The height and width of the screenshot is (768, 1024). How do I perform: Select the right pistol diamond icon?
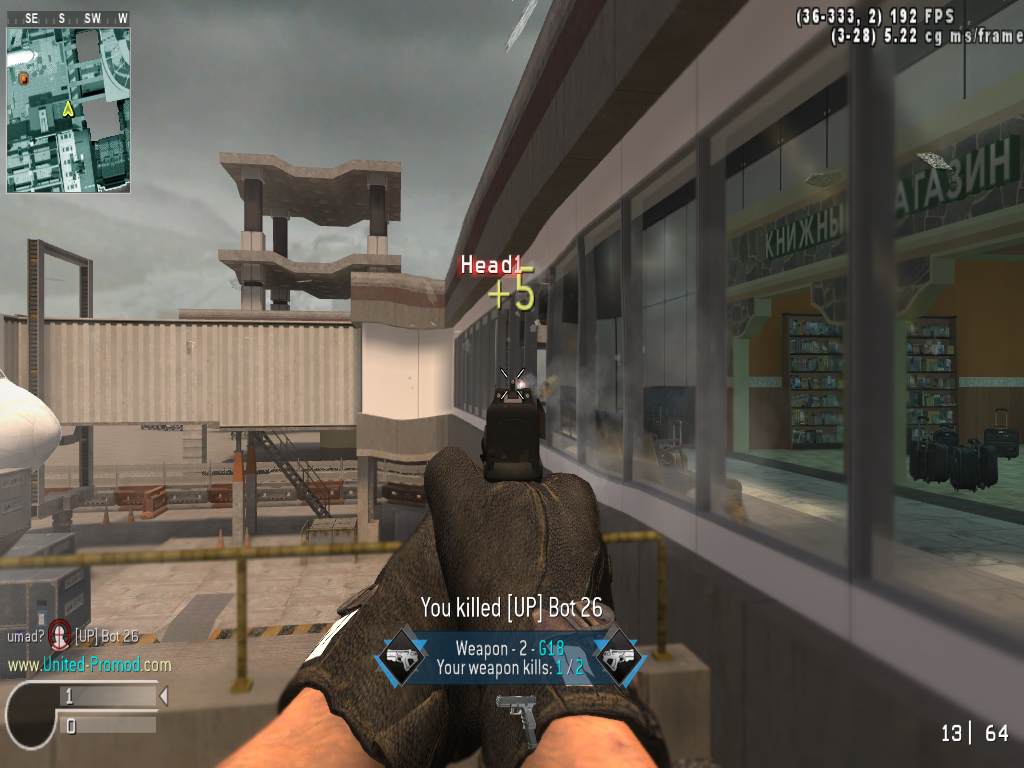coord(619,657)
